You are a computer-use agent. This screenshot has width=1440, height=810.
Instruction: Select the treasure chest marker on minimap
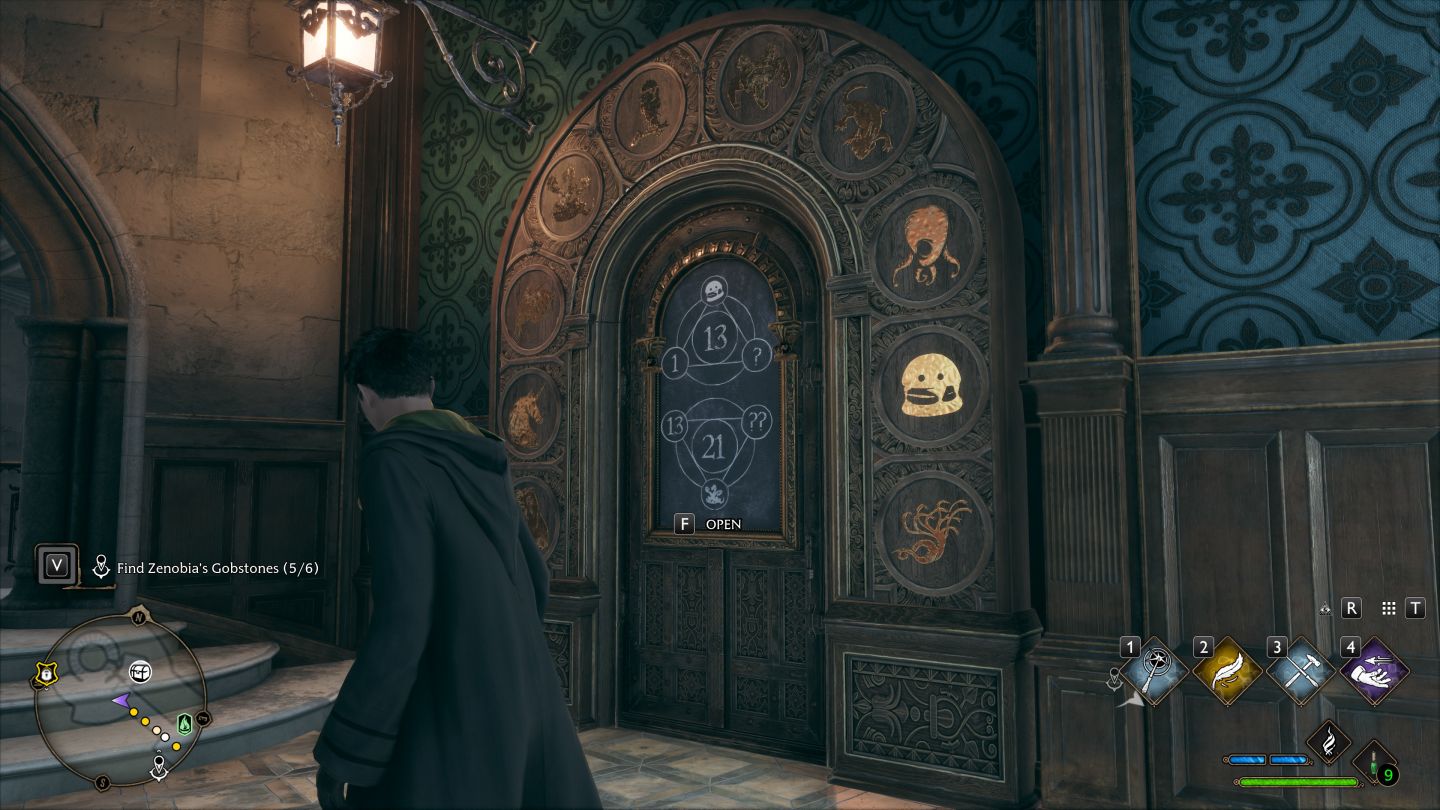[x=140, y=672]
